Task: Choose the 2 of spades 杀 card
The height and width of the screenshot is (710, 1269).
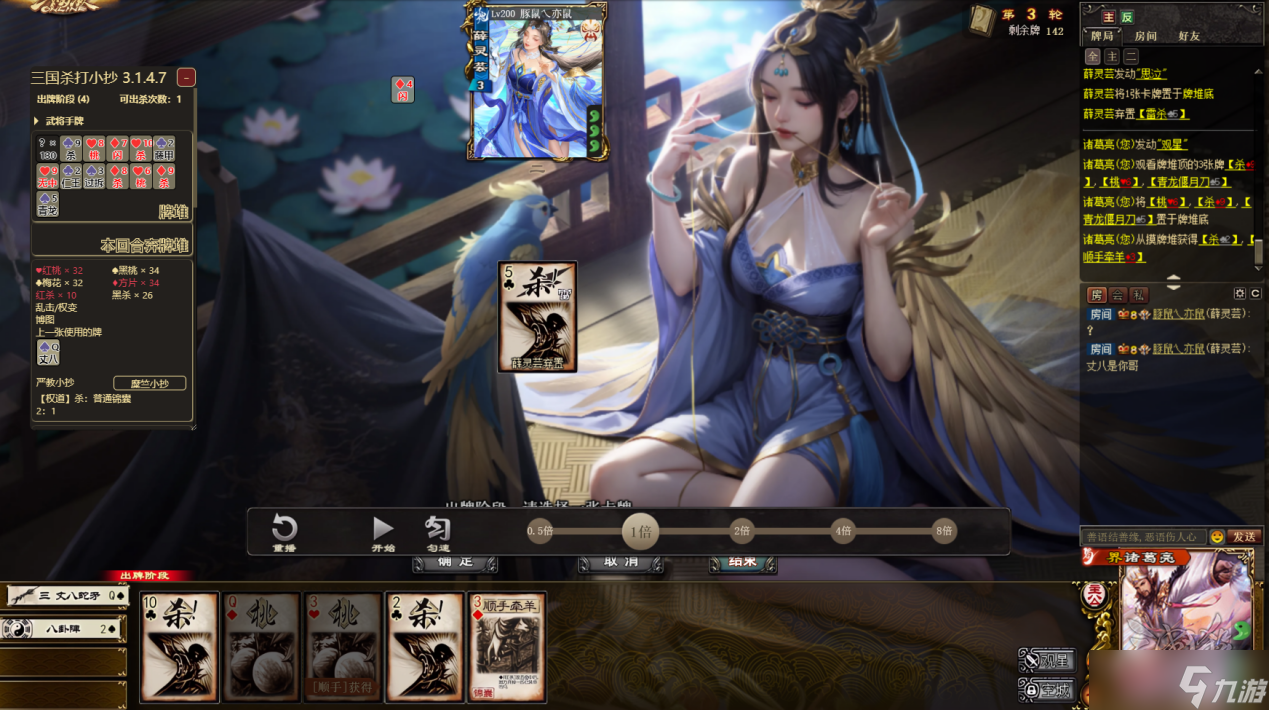Action: pos(424,646)
